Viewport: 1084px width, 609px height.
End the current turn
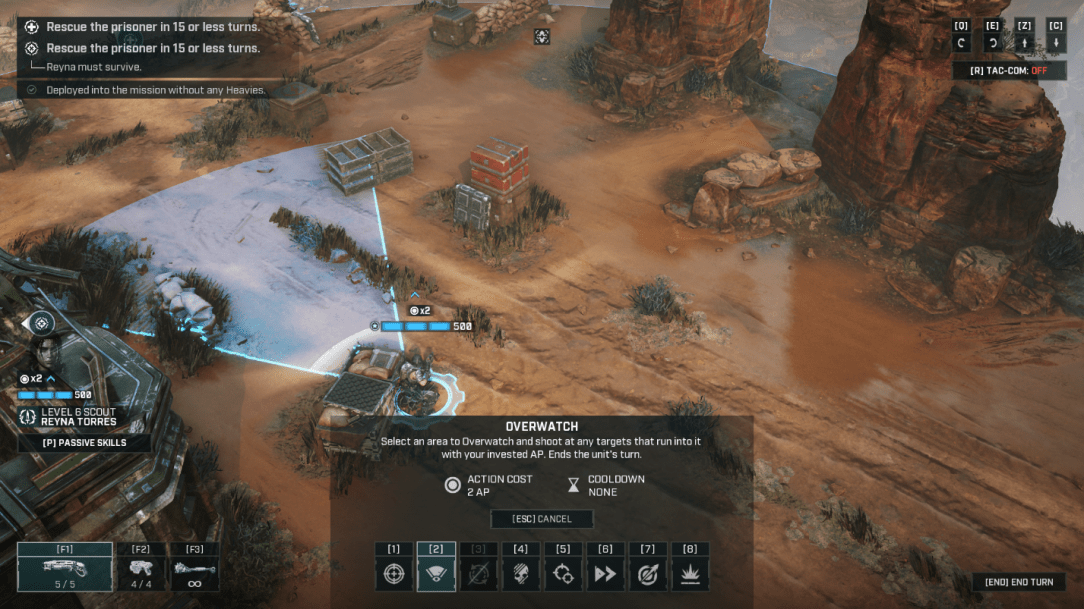[1018, 582]
